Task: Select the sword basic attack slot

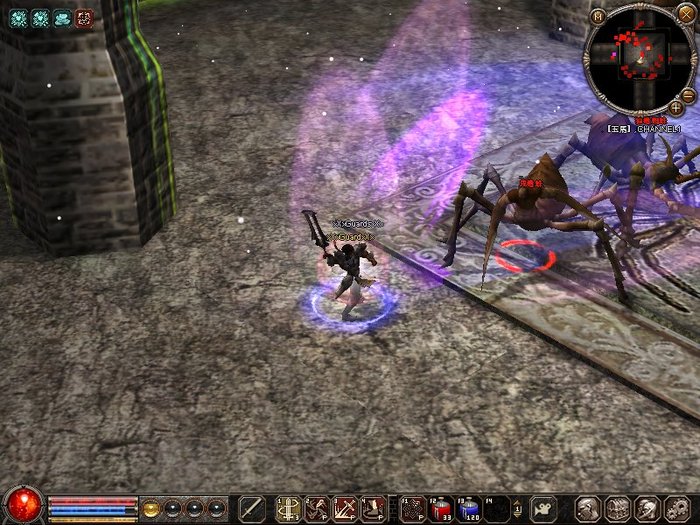Action: [x=252, y=508]
